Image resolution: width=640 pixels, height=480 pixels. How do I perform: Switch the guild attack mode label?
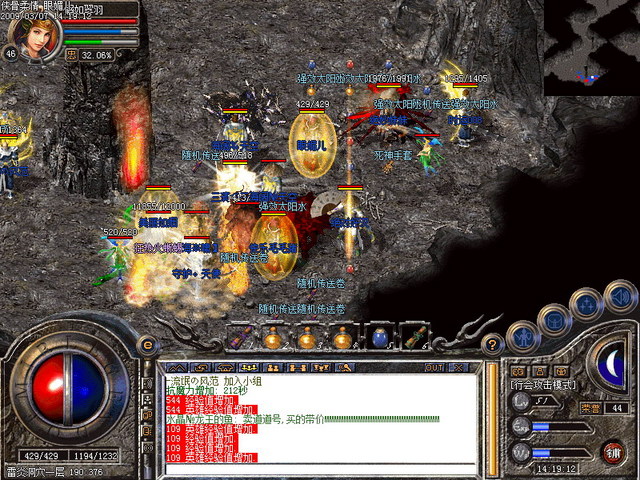point(544,384)
